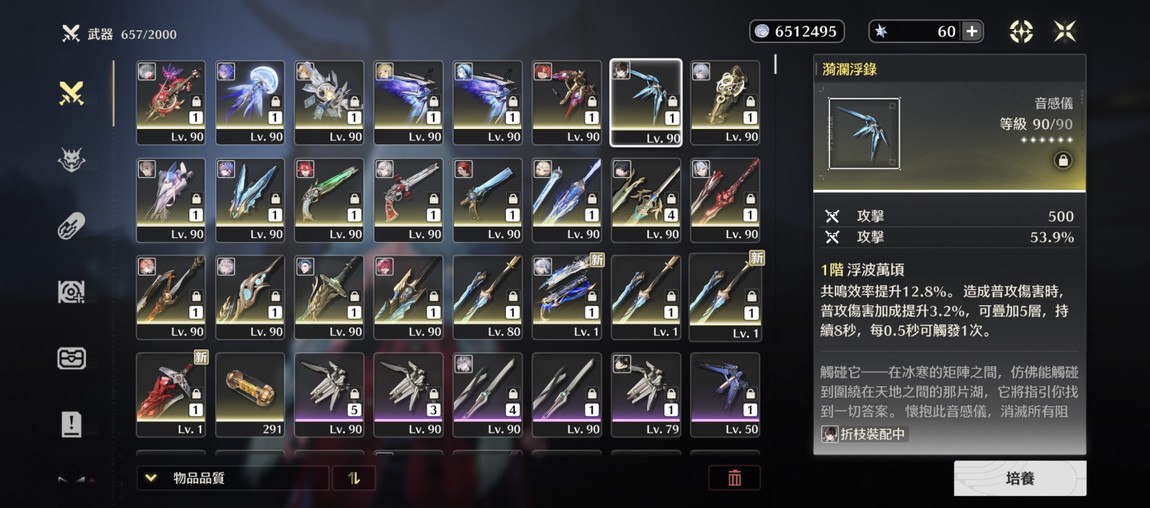Select the golden tube item with 291

pyautogui.click(x=250, y=394)
